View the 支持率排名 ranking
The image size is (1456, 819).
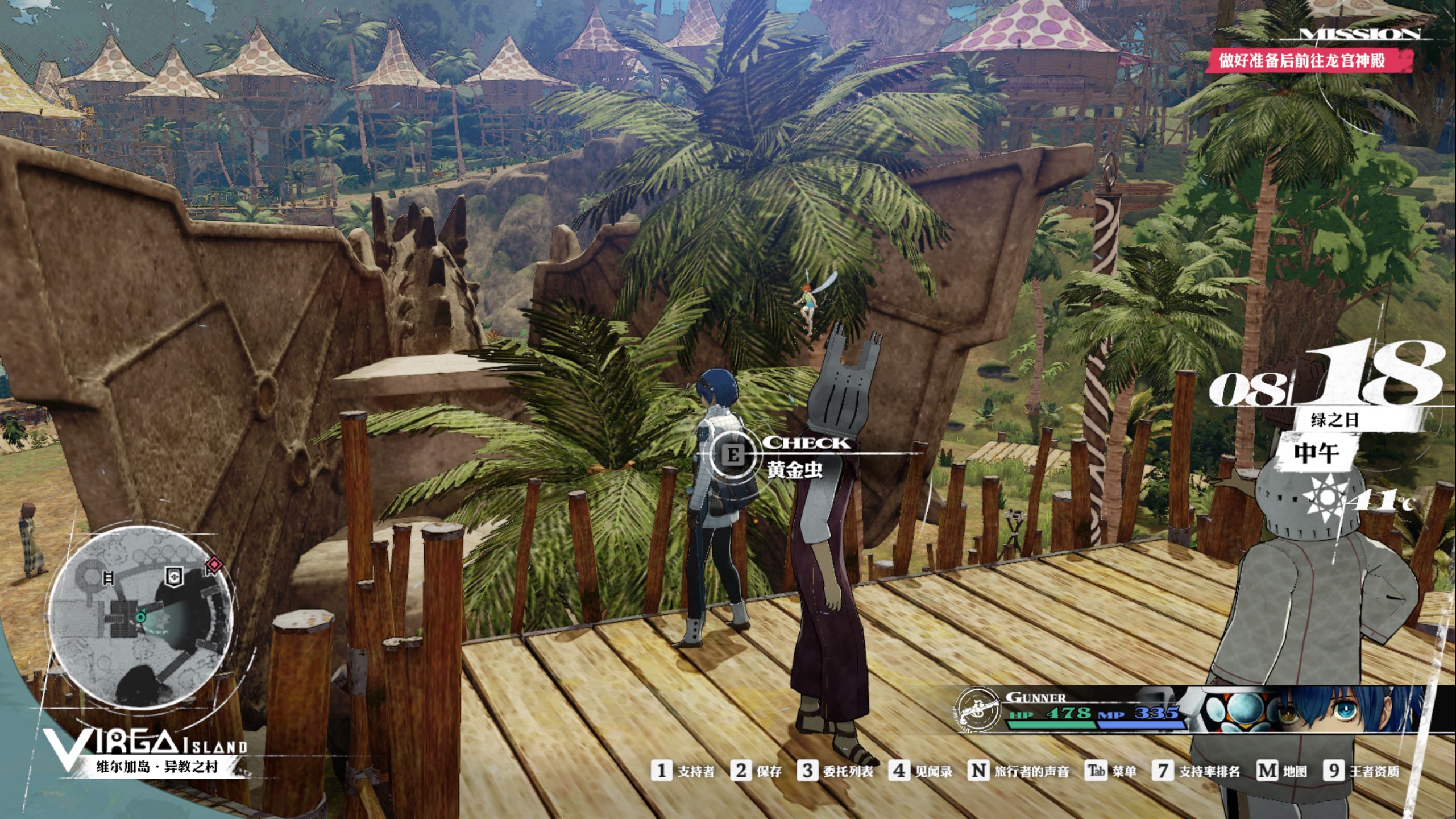coord(1196,771)
